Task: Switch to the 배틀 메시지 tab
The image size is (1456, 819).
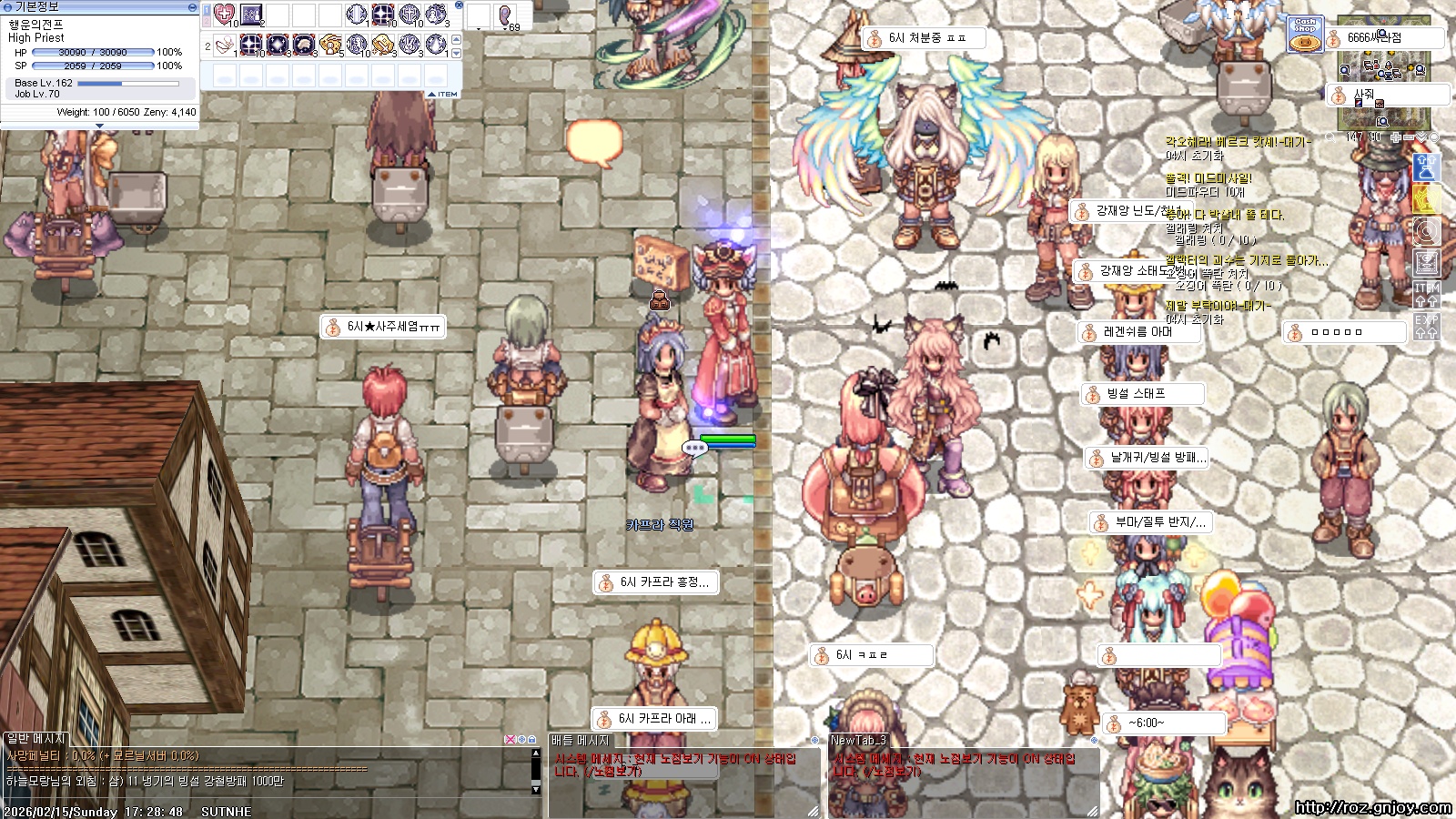Action: 581,741
